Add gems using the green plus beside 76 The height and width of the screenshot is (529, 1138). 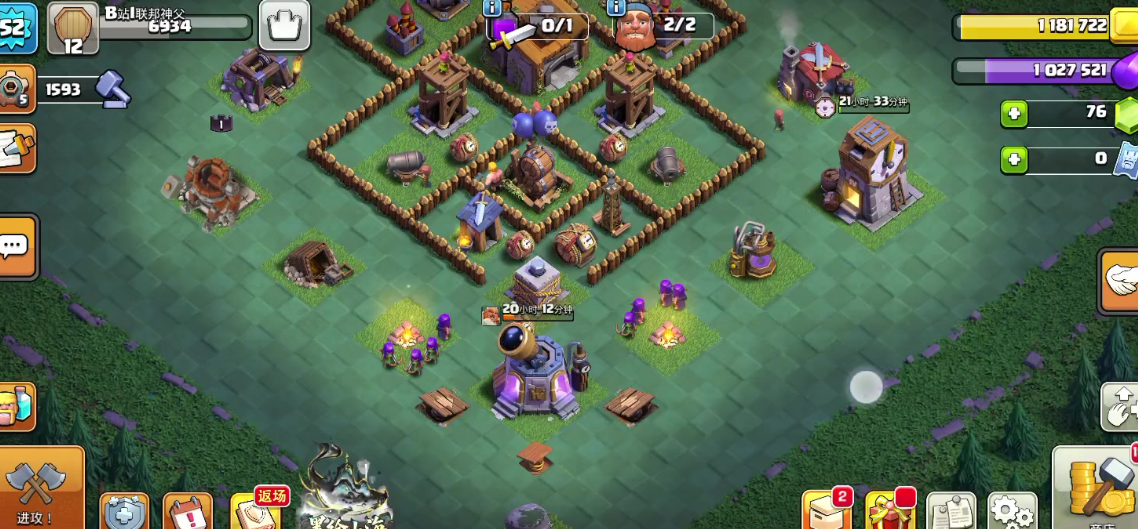pyautogui.click(x=1014, y=113)
